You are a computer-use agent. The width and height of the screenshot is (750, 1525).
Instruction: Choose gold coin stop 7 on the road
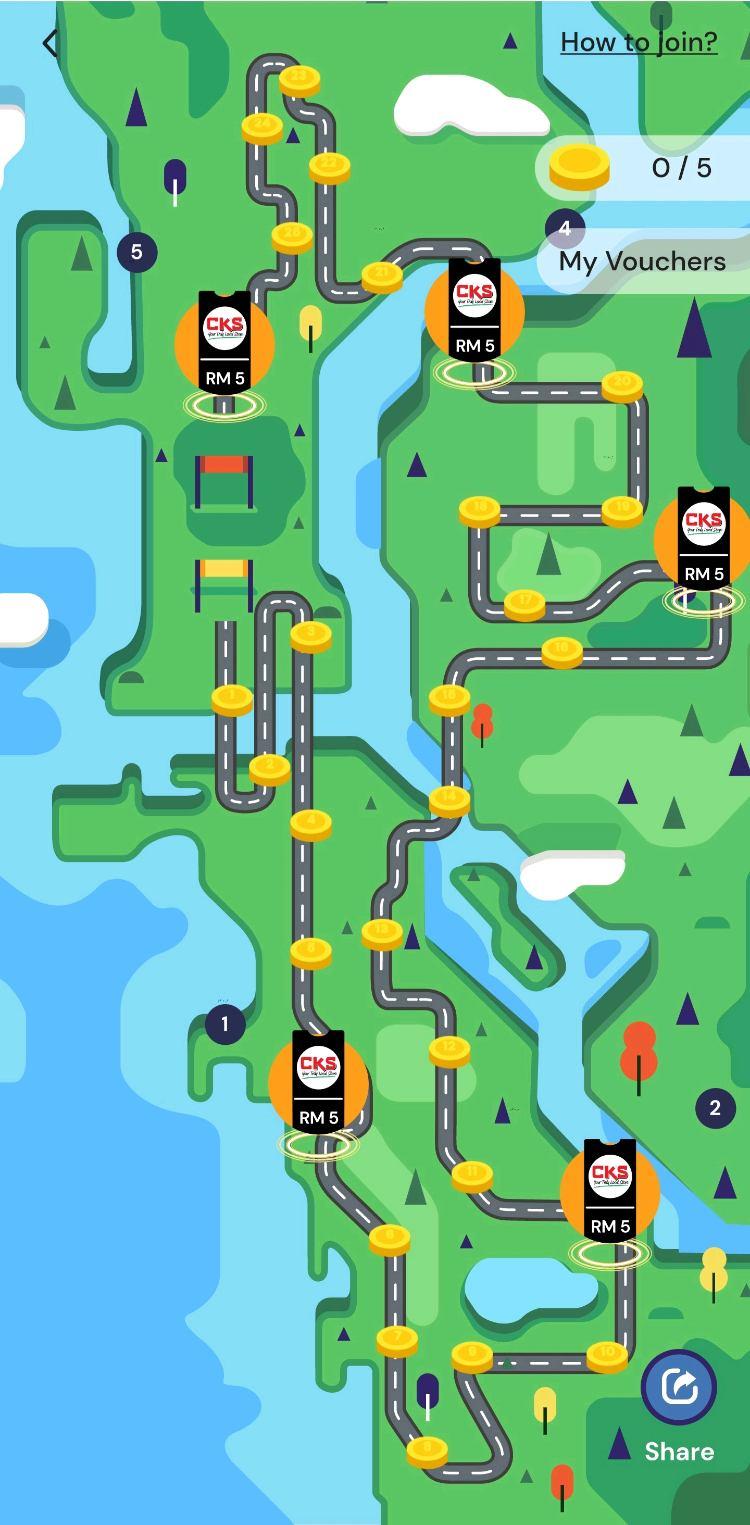(x=397, y=1339)
